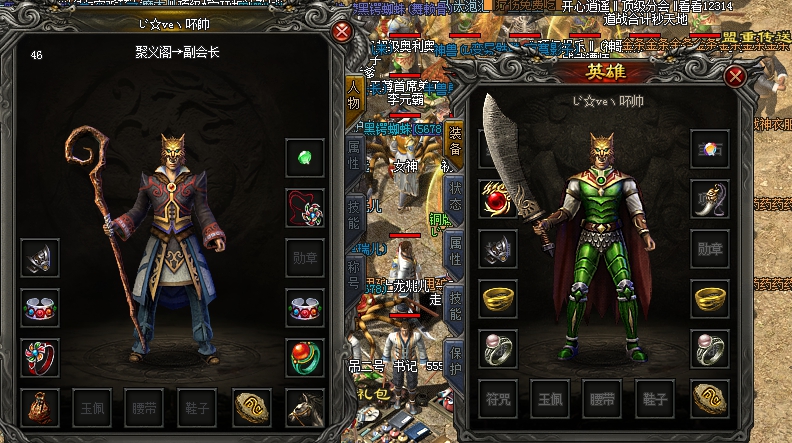Viewport: 792px width, 443px height.
Task: Open the 称号 title tab
Action: 353,274
